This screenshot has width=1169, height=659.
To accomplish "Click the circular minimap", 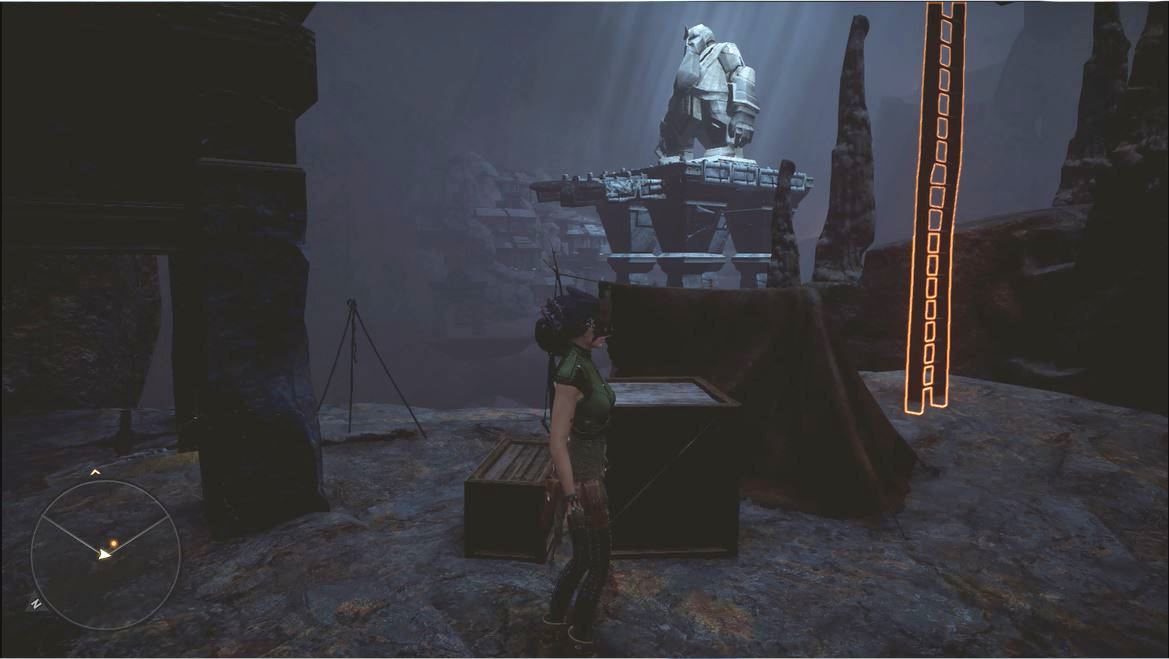I will (105, 554).
